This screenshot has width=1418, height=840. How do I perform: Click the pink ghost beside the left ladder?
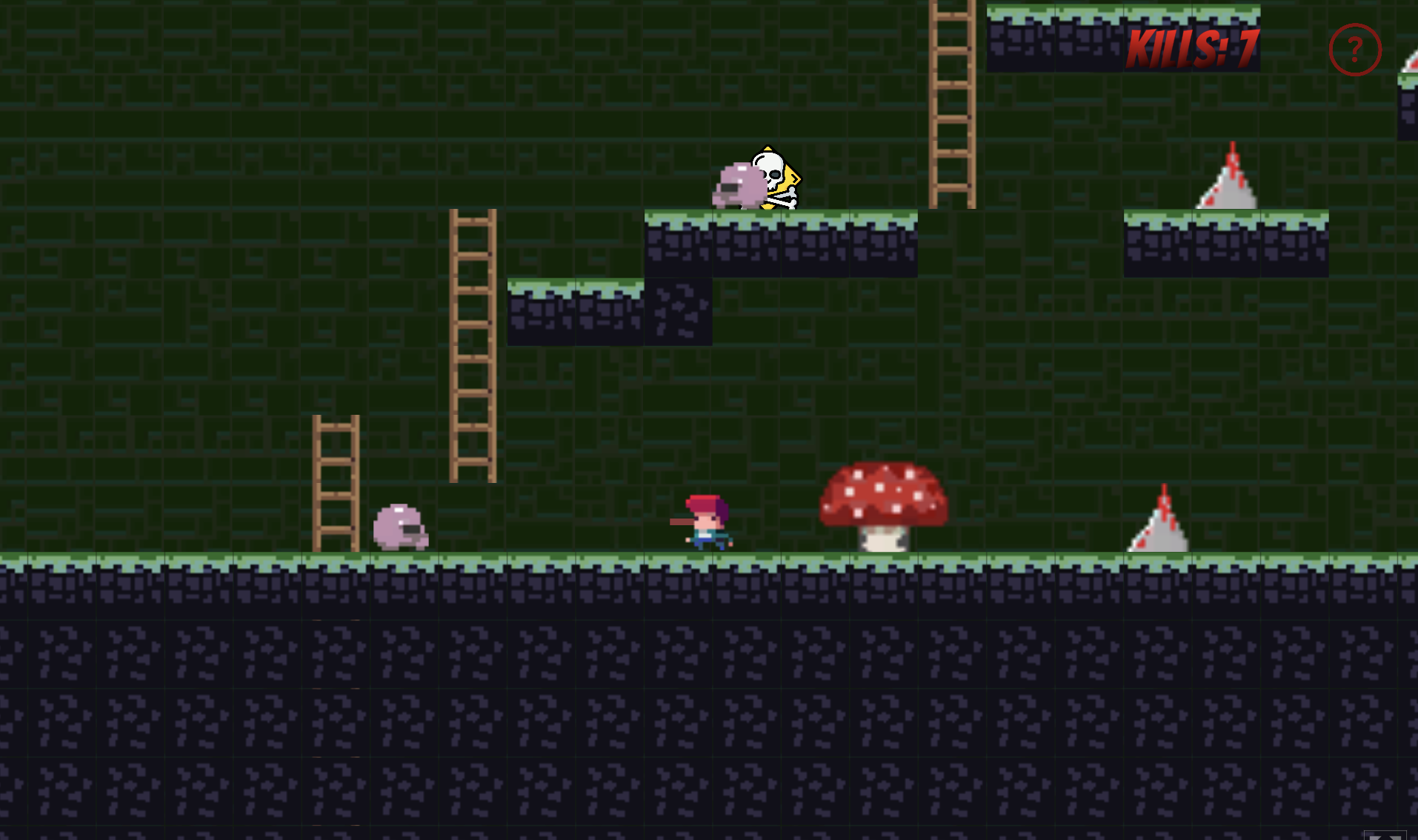click(x=402, y=527)
